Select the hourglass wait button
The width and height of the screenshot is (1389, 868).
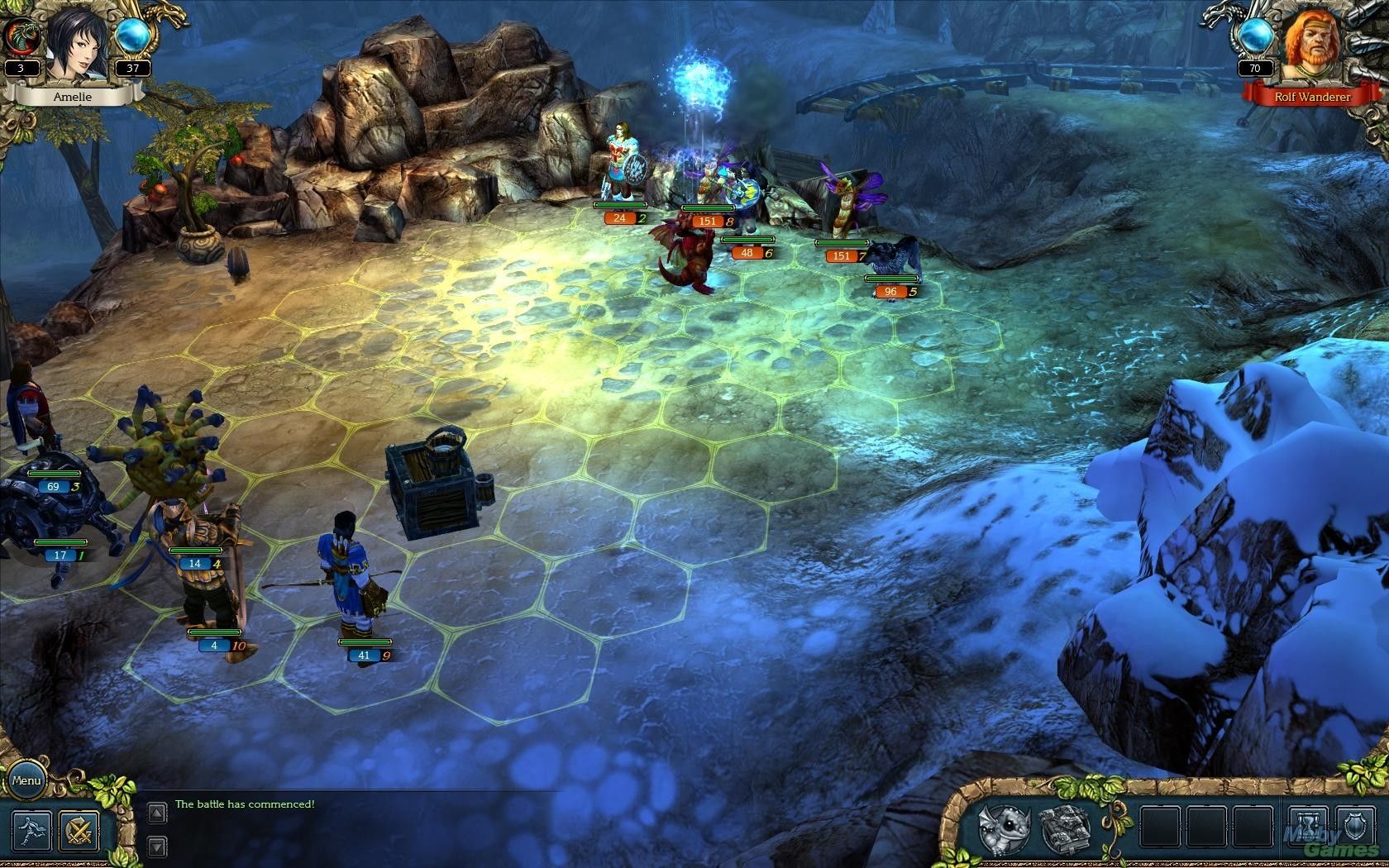(1308, 829)
